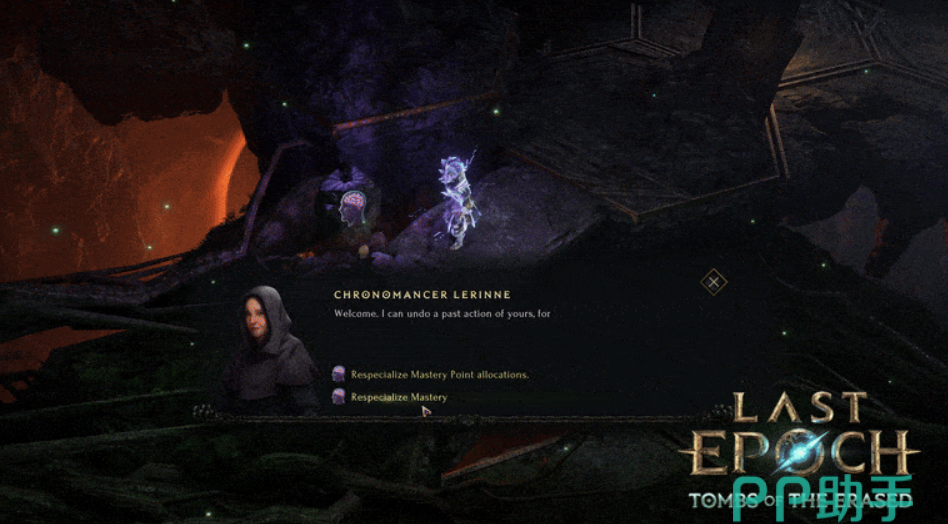948x524 pixels.
Task: Choose Respecialize Mastery Point allocations option
Action: (439, 375)
